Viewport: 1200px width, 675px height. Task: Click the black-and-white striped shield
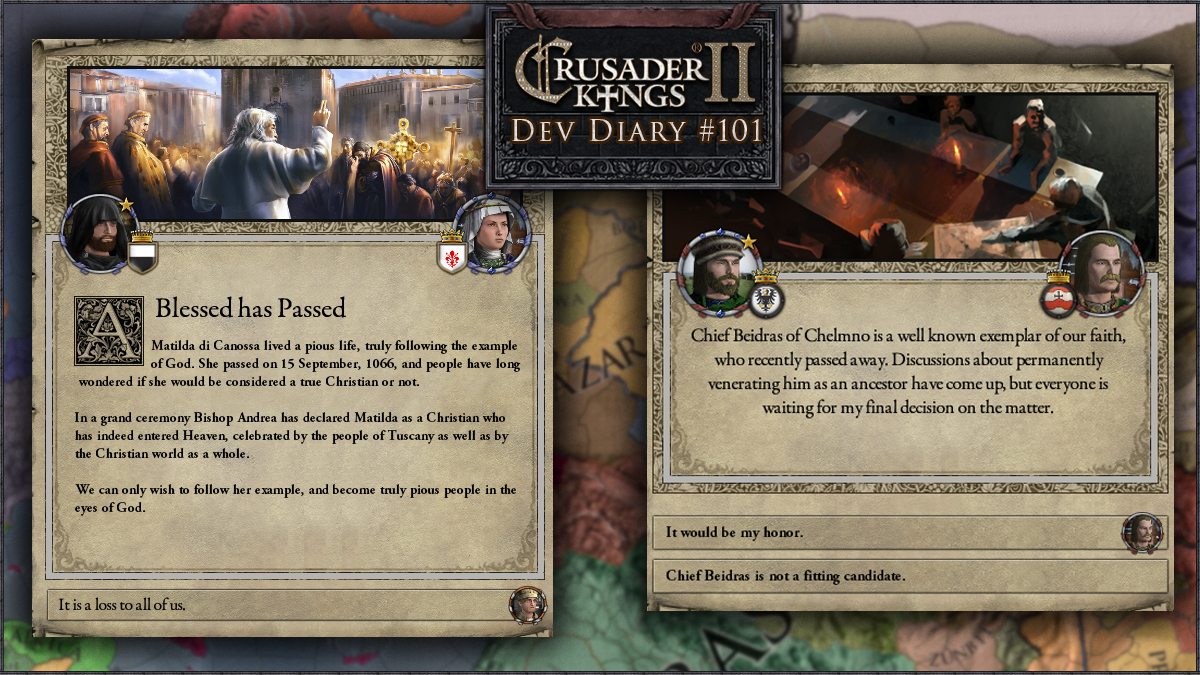coord(142,255)
